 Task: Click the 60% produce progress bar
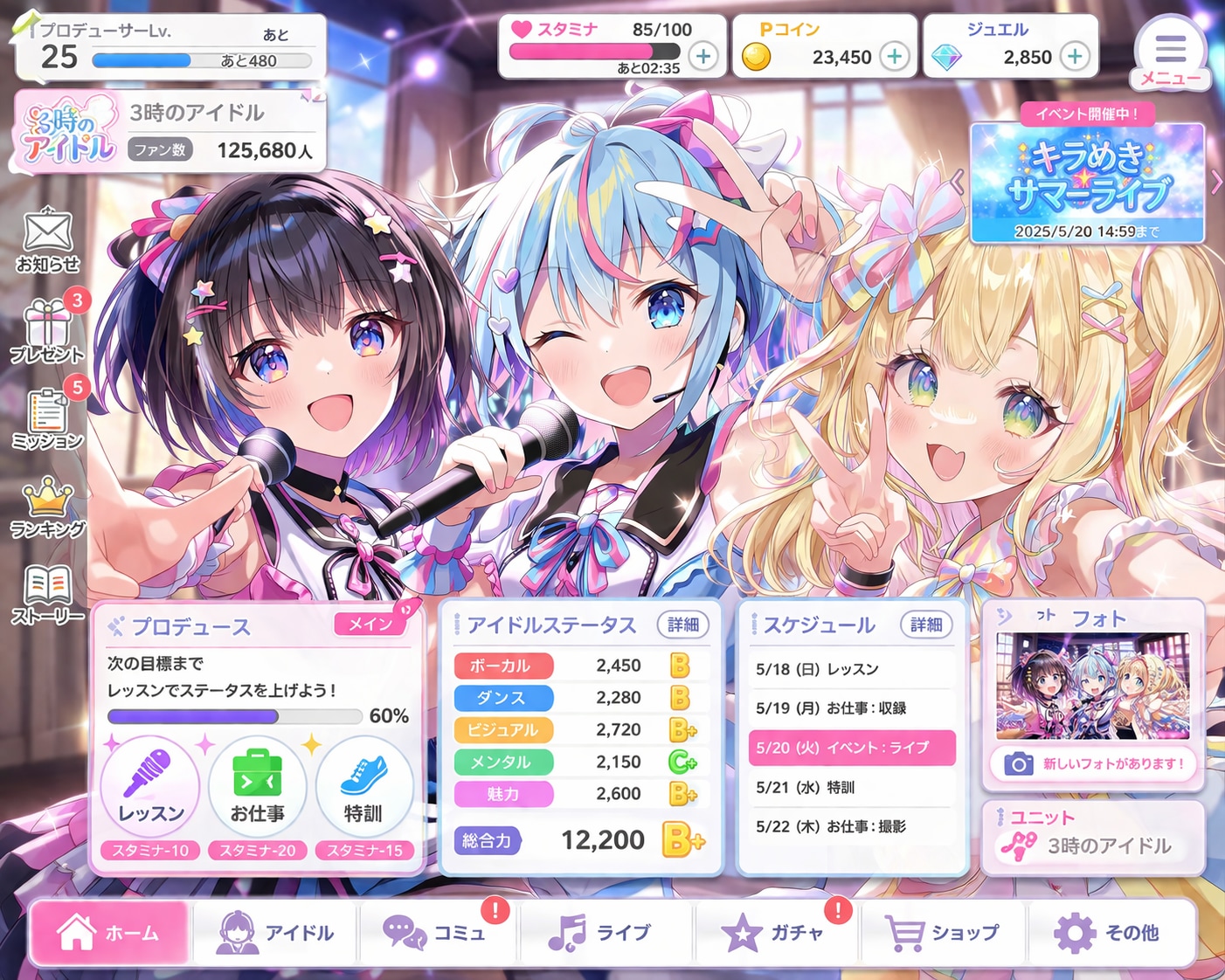[x=234, y=716]
